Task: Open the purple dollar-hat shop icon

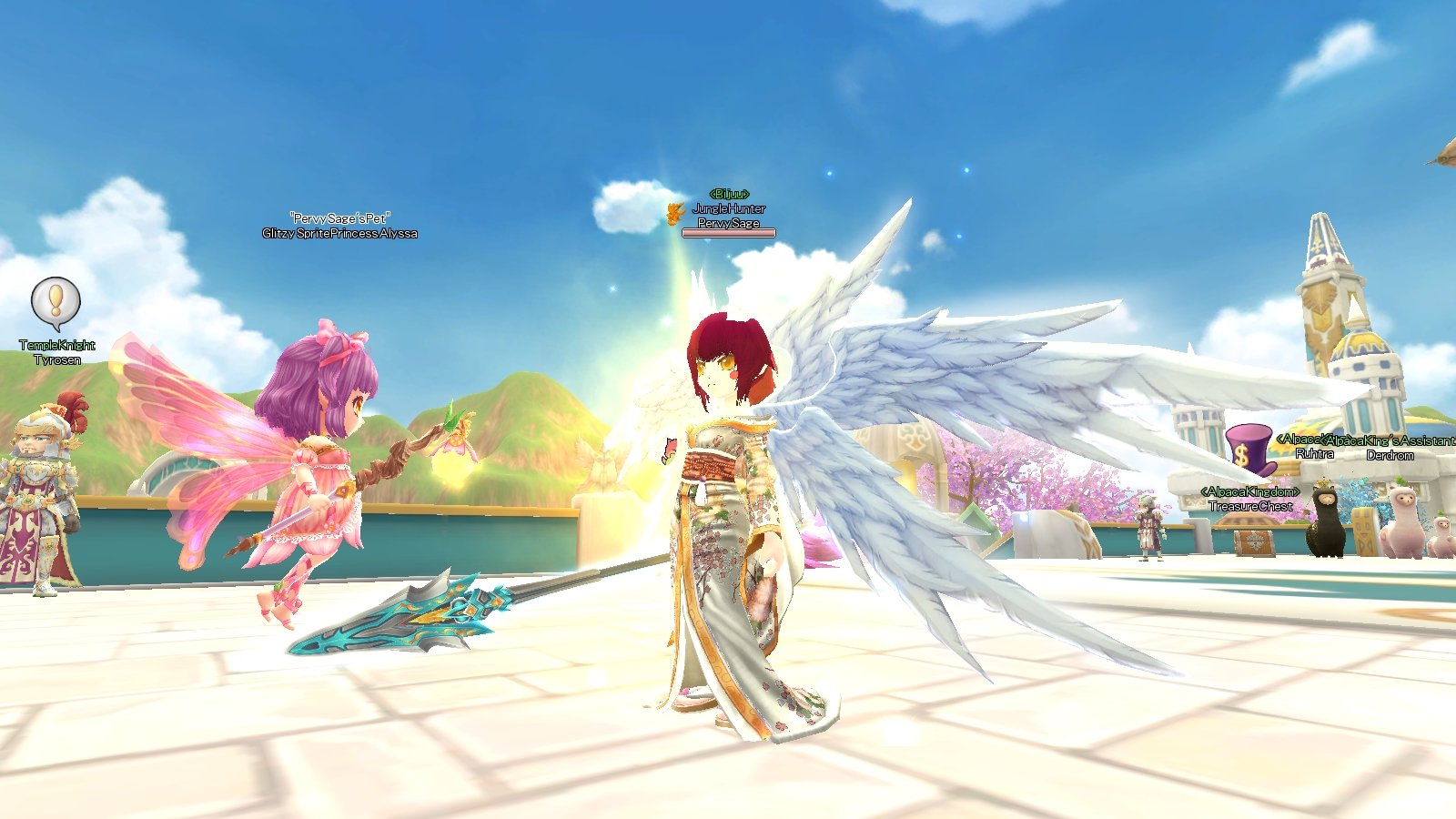Action: pos(1249,450)
